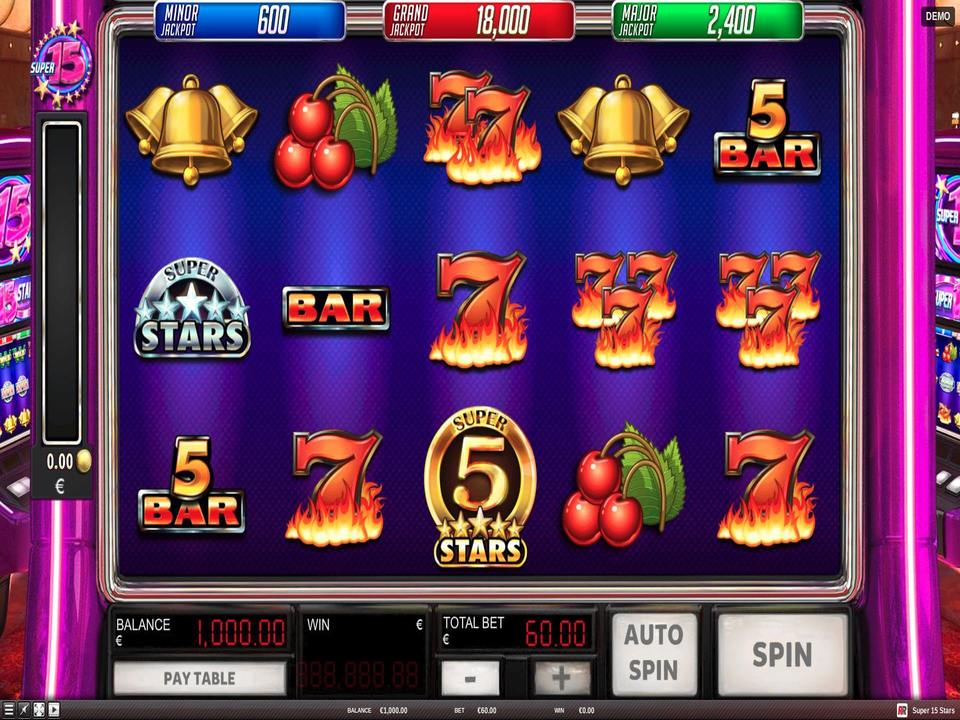
Task: Open the Pay Table
Action: 199,678
